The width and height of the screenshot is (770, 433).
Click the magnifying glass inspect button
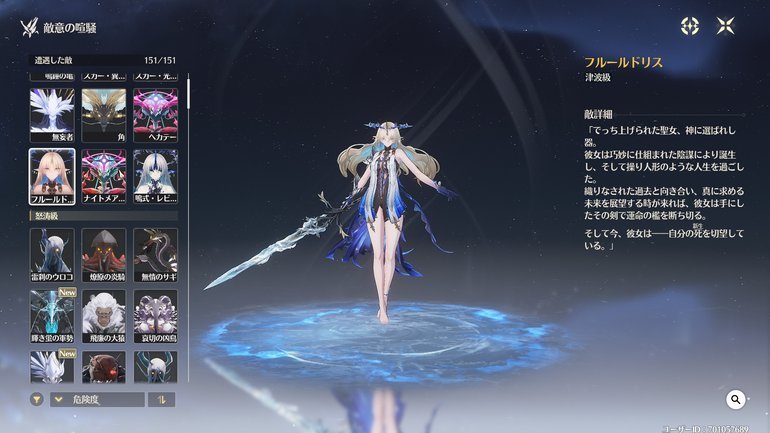(x=736, y=400)
